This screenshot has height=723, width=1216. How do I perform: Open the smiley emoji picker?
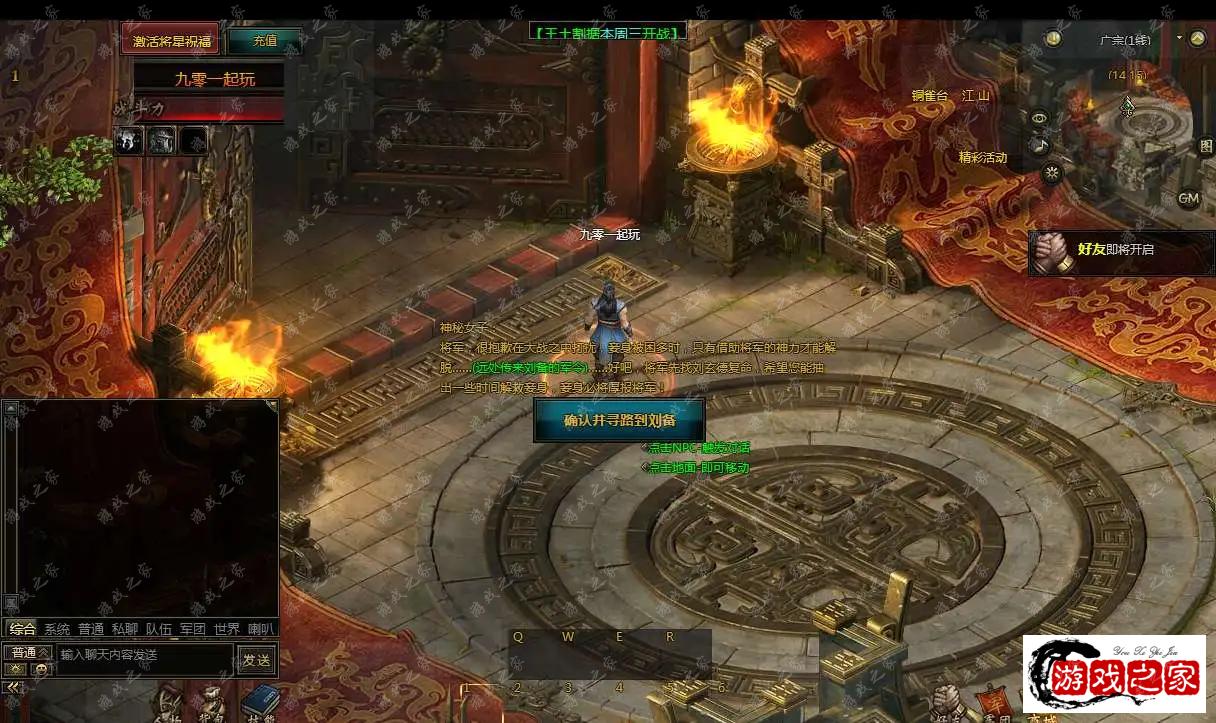(40, 669)
